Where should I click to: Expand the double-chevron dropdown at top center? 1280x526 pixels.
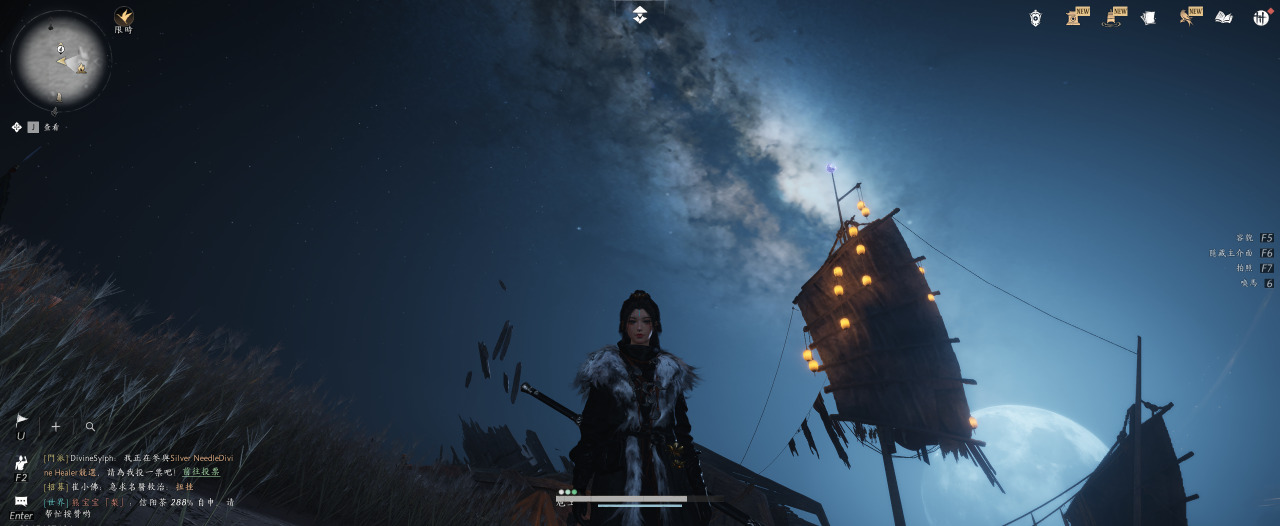tap(640, 14)
